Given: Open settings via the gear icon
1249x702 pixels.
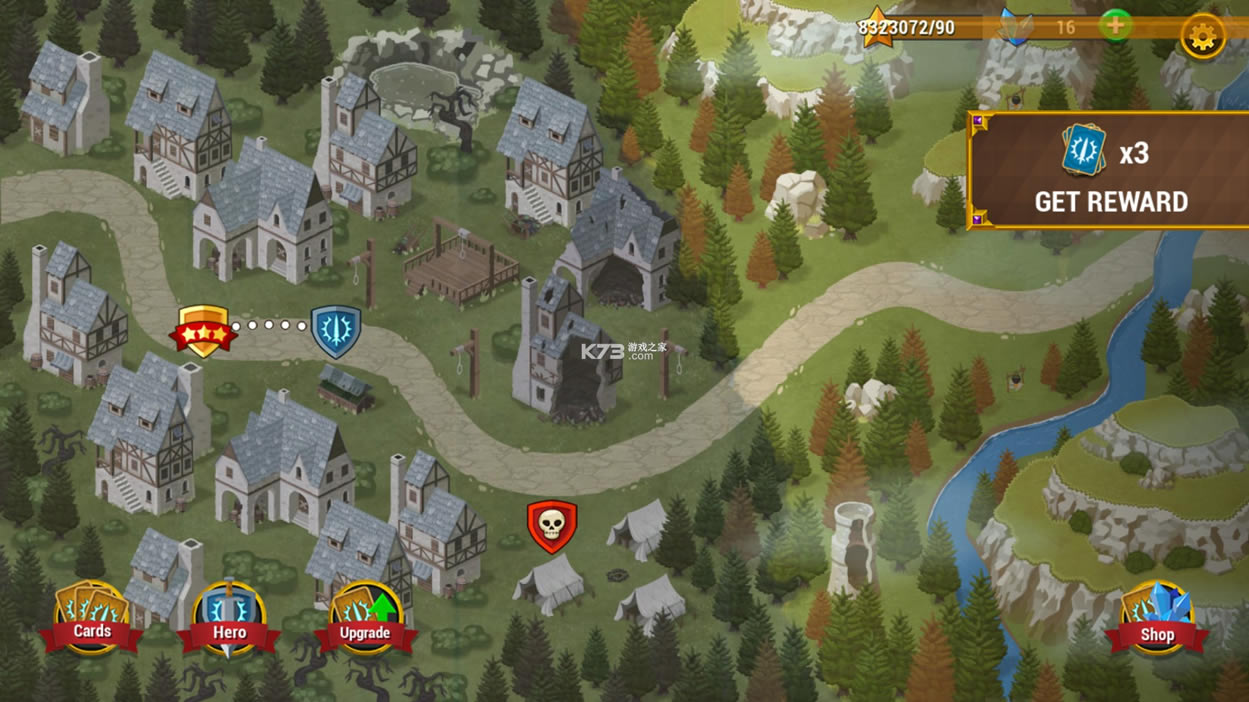Looking at the screenshot, I should [x=1202, y=36].
